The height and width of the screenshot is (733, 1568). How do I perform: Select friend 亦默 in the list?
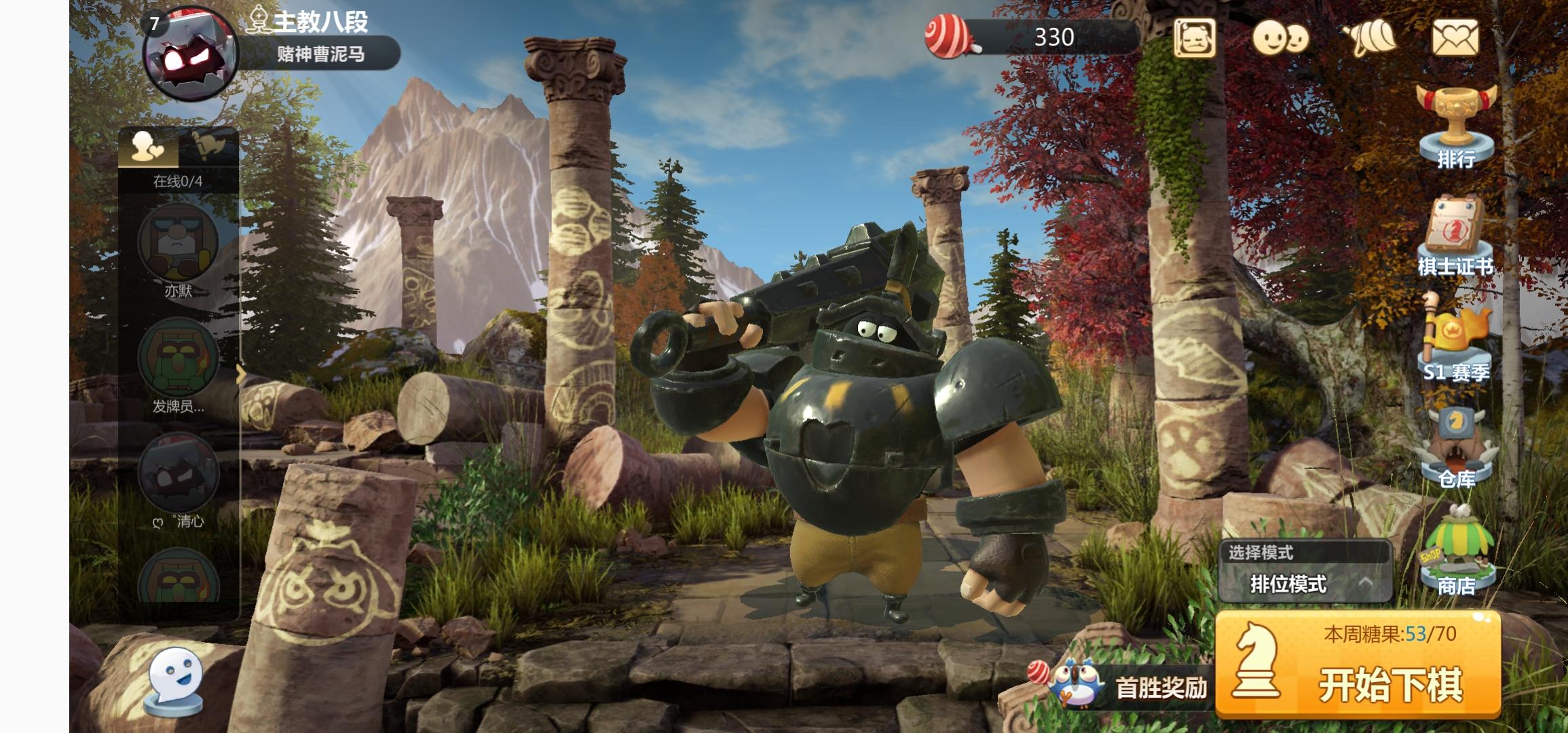[x=178, y=244]
